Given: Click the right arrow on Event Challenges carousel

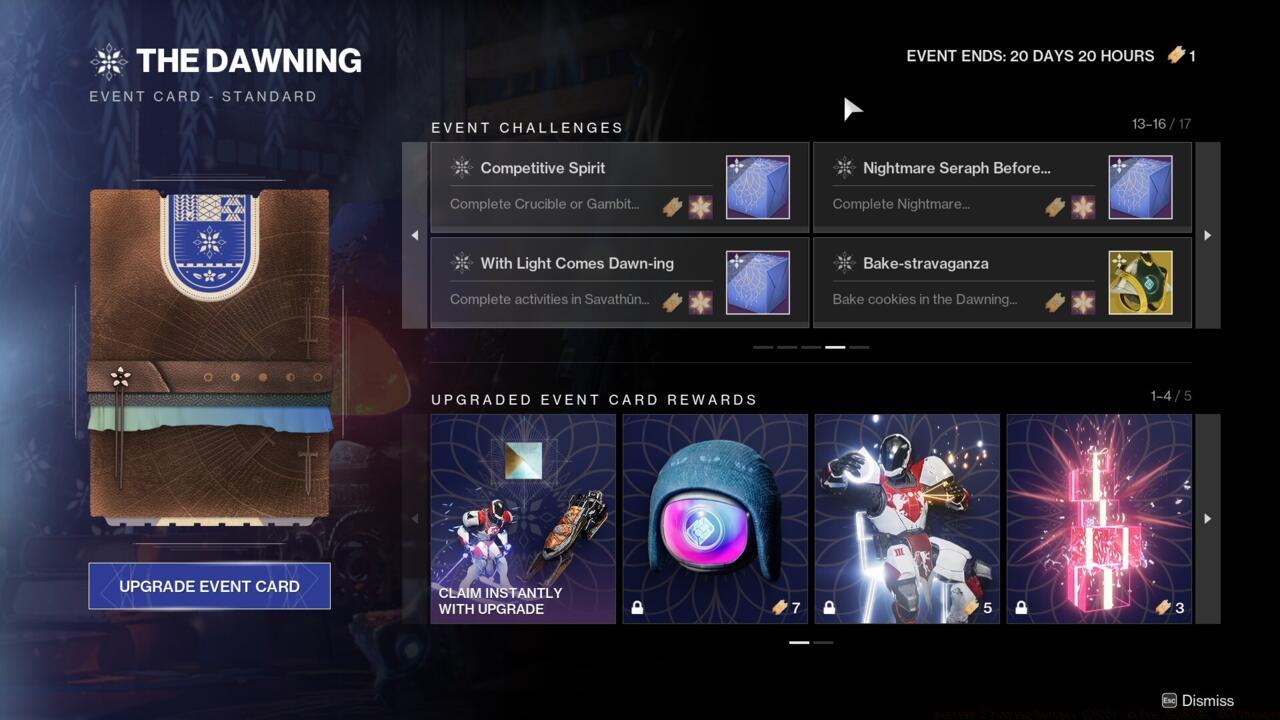Looking at the screenshot, I should (1207, 235).
